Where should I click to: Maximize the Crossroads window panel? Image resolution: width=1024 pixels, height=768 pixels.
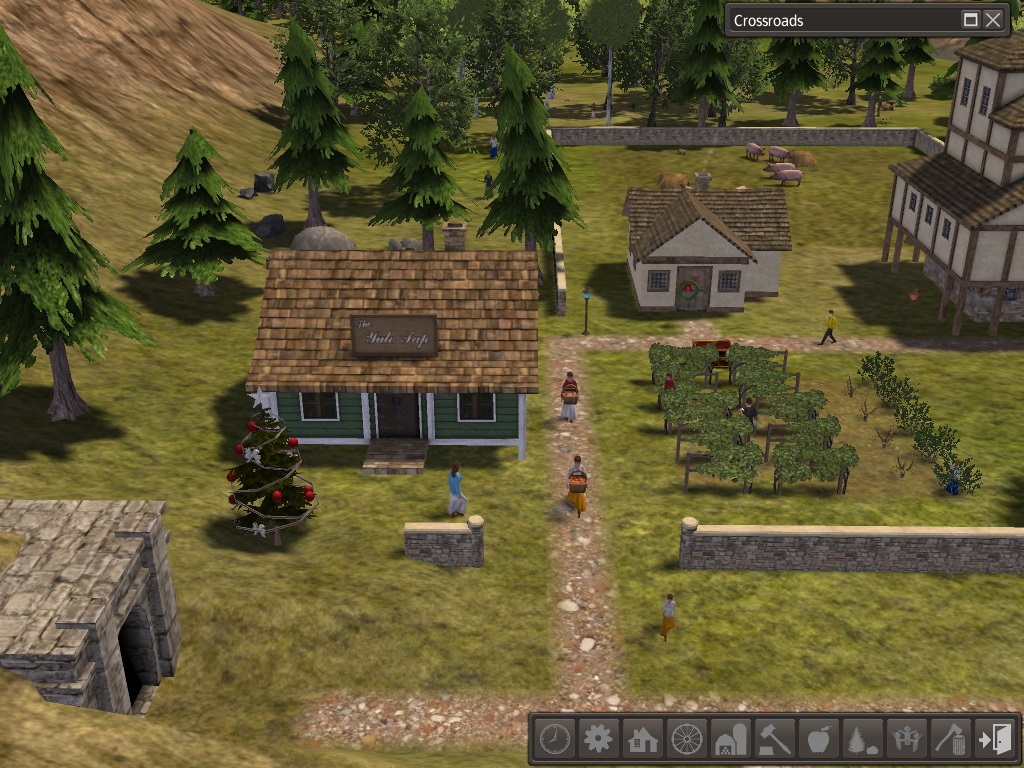(970, 20)
